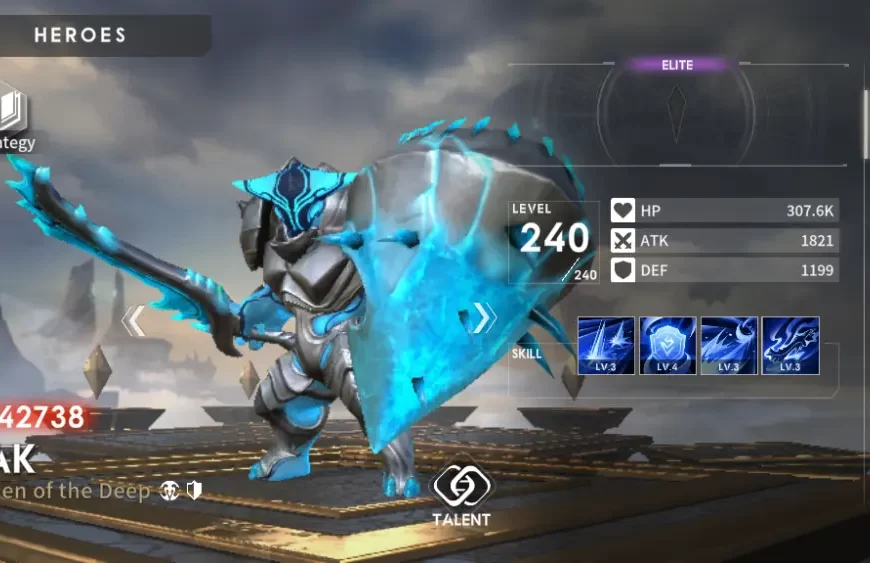Select the twin light spikes skill
Screen dimensions: 870x563
pyautogui.click(x=606, y=346)
